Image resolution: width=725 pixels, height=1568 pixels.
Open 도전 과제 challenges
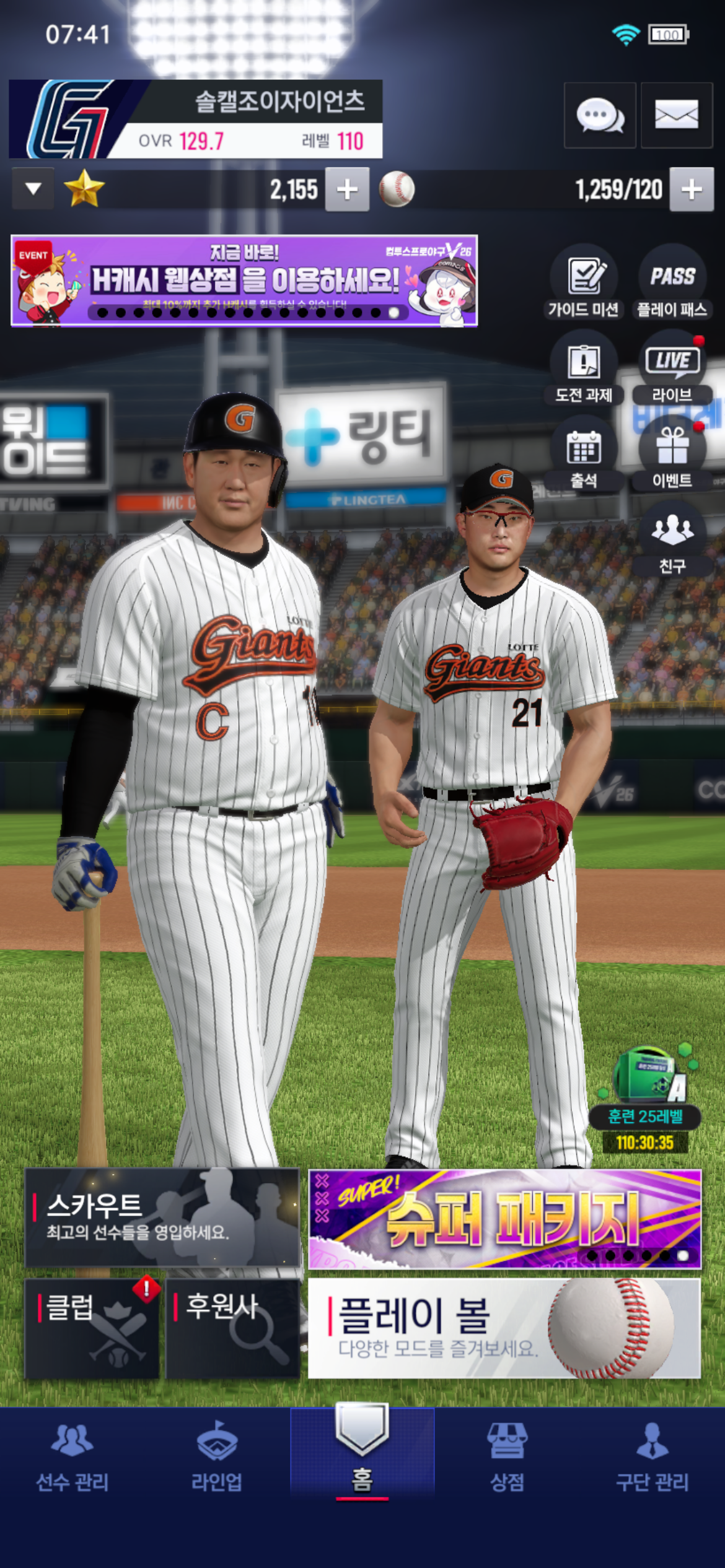pos(584,370)
